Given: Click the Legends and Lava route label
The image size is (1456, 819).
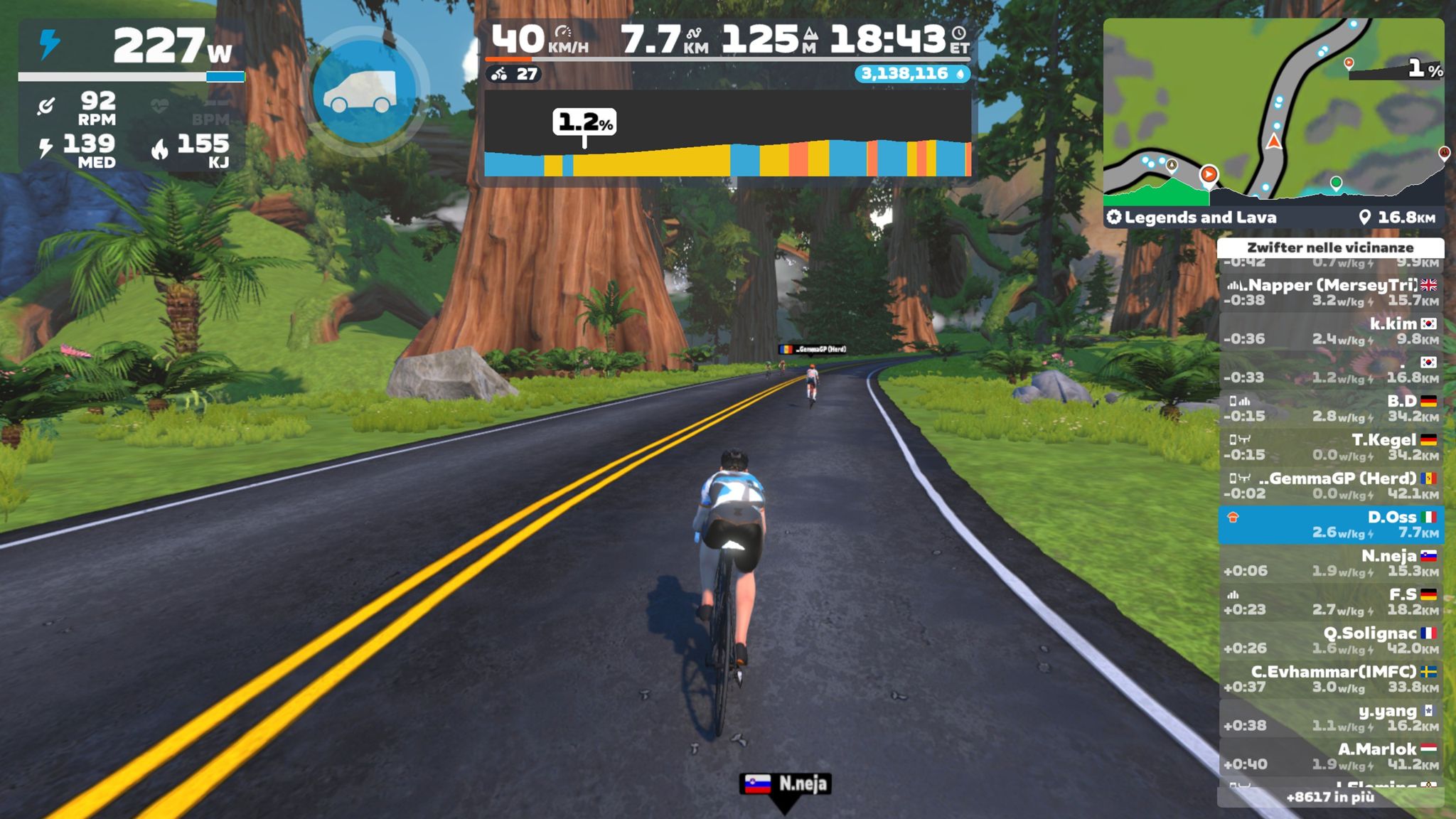Looking at the screenshot, I should pos(1199,218).
